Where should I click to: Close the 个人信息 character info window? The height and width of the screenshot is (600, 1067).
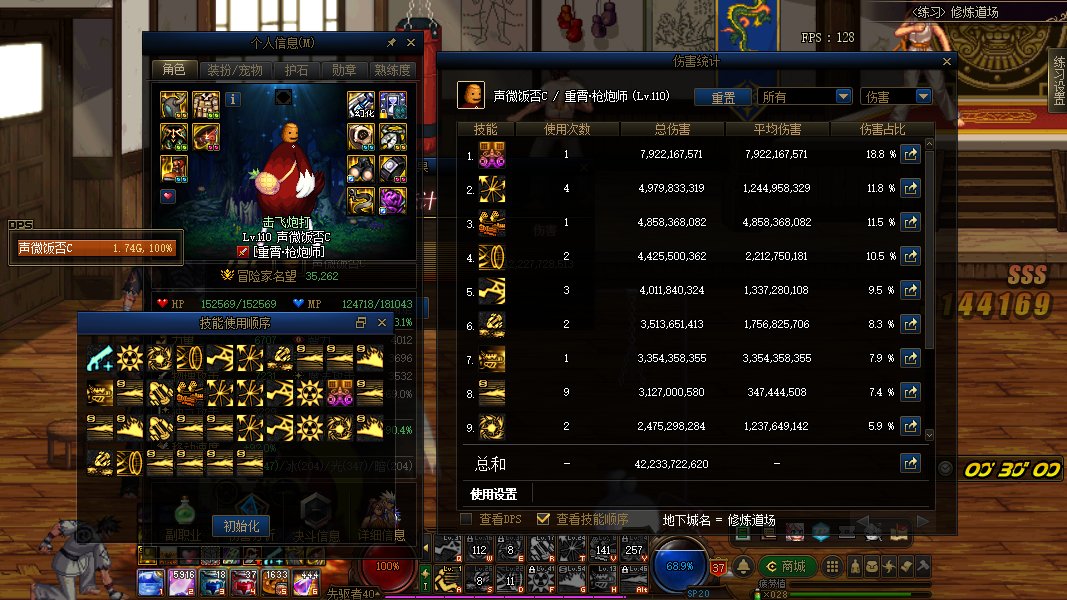pos(410,43)
